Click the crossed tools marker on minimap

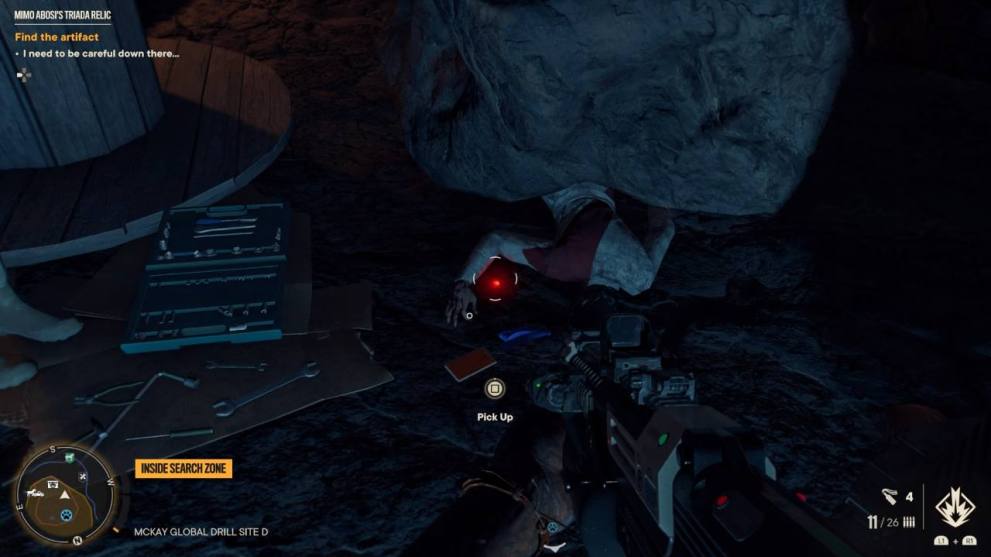pyautogui.click(x=83, y=476)
